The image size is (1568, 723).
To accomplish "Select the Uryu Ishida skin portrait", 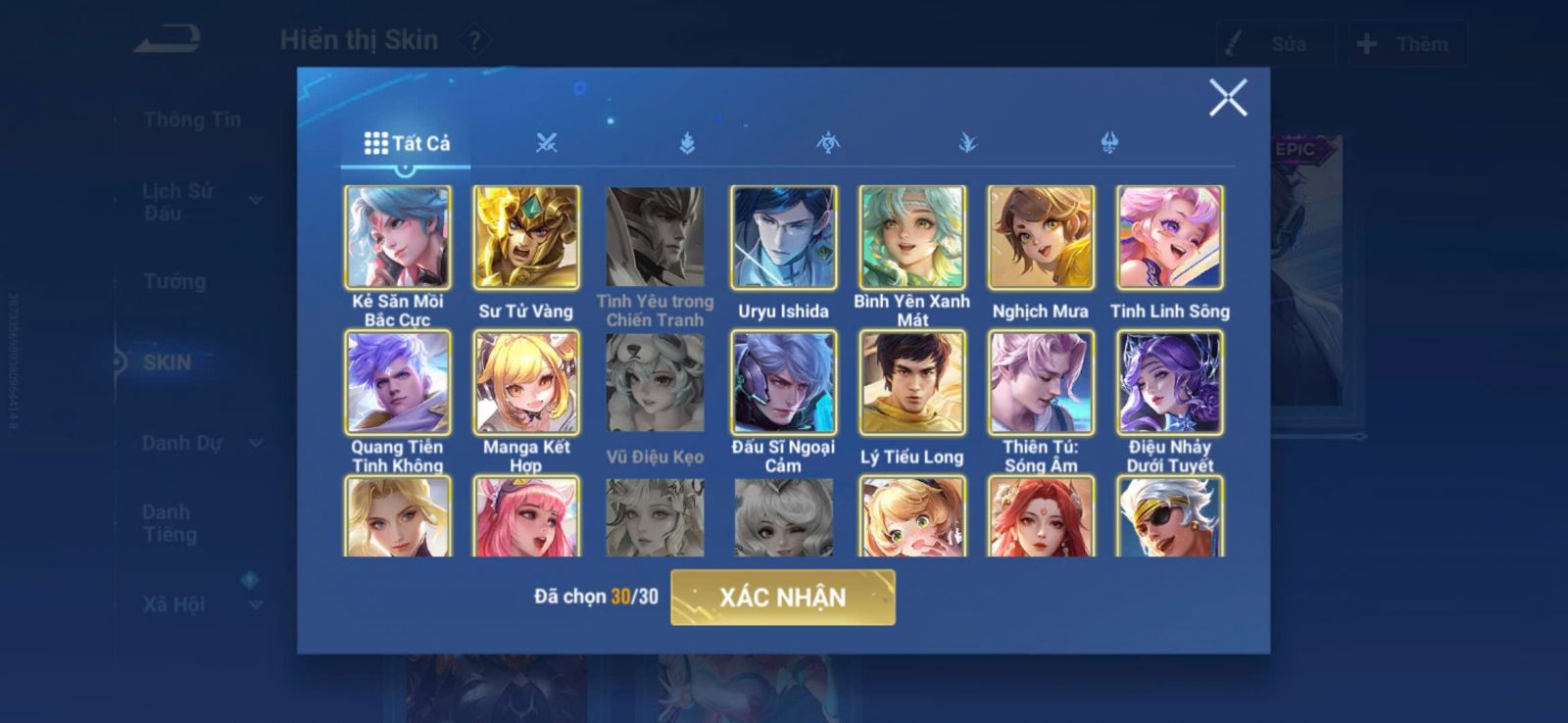I will pos(783,238).
